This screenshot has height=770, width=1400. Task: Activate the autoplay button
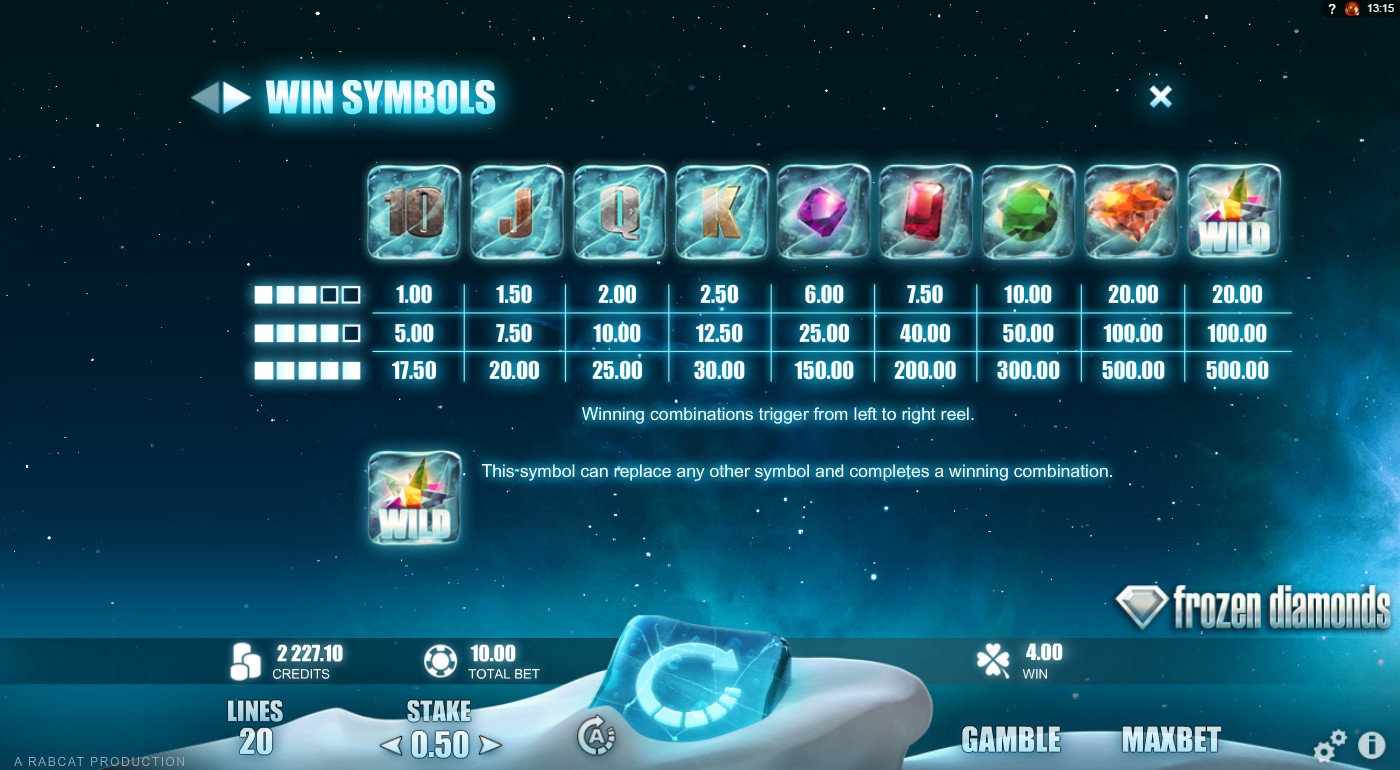point(596,737)
